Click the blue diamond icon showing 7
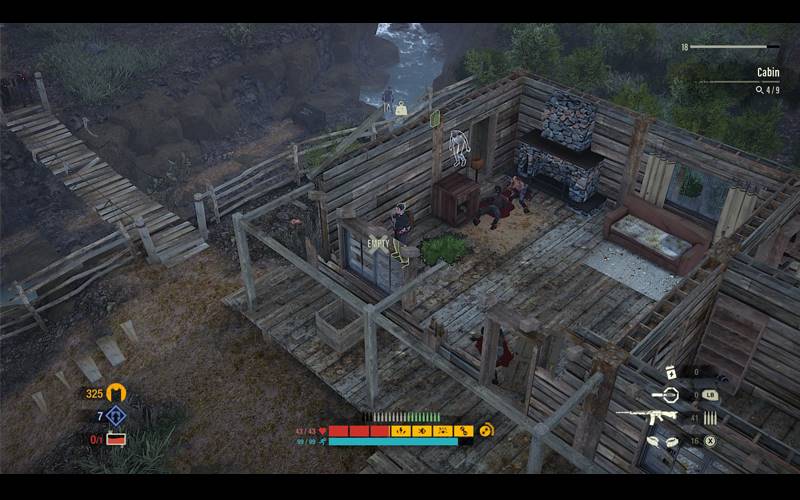Screen dimensions: 800x500 pos(117,416)
